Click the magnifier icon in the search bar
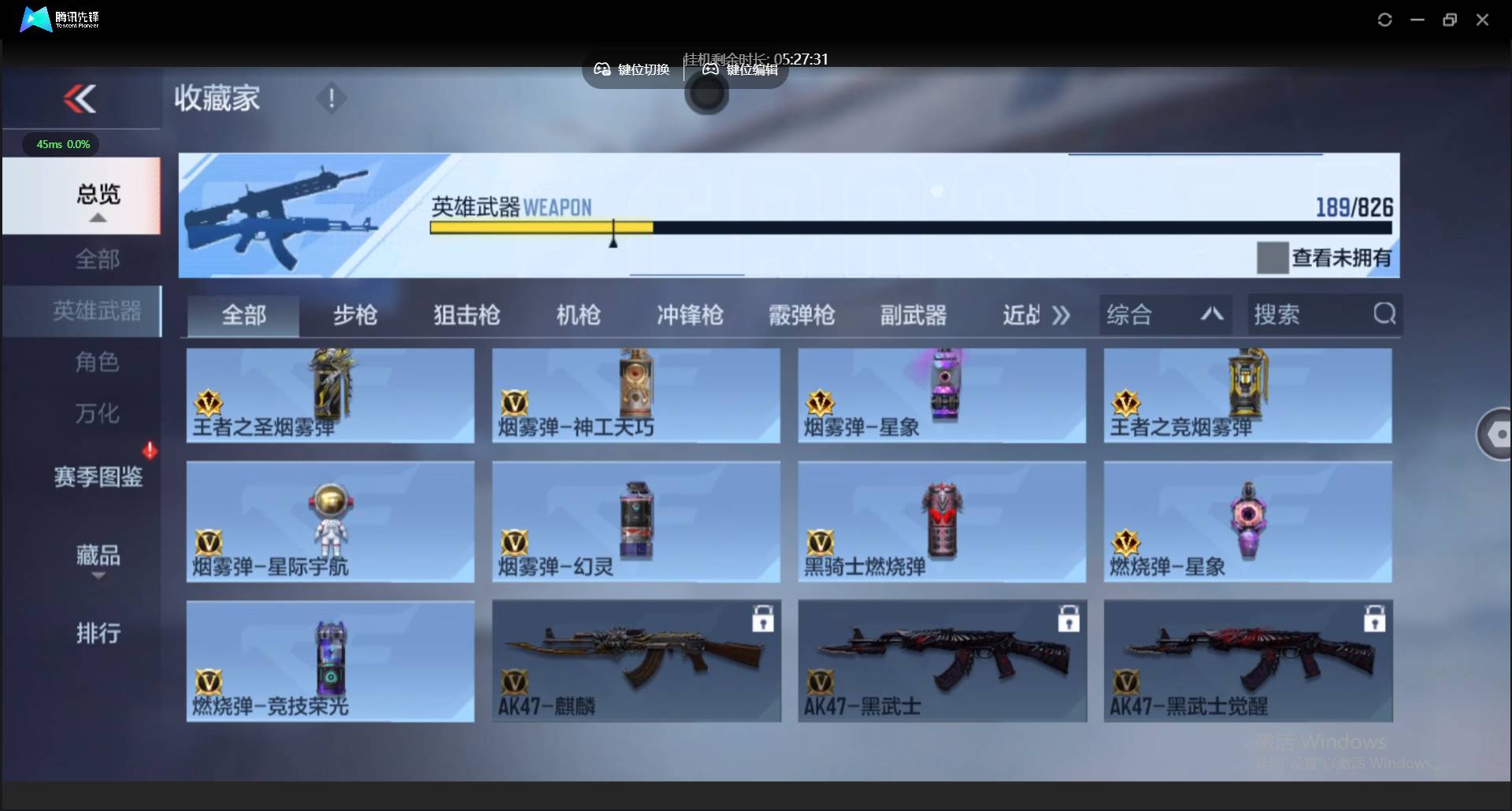This screenshot has height=811, width=1512. pos(1384,313)
